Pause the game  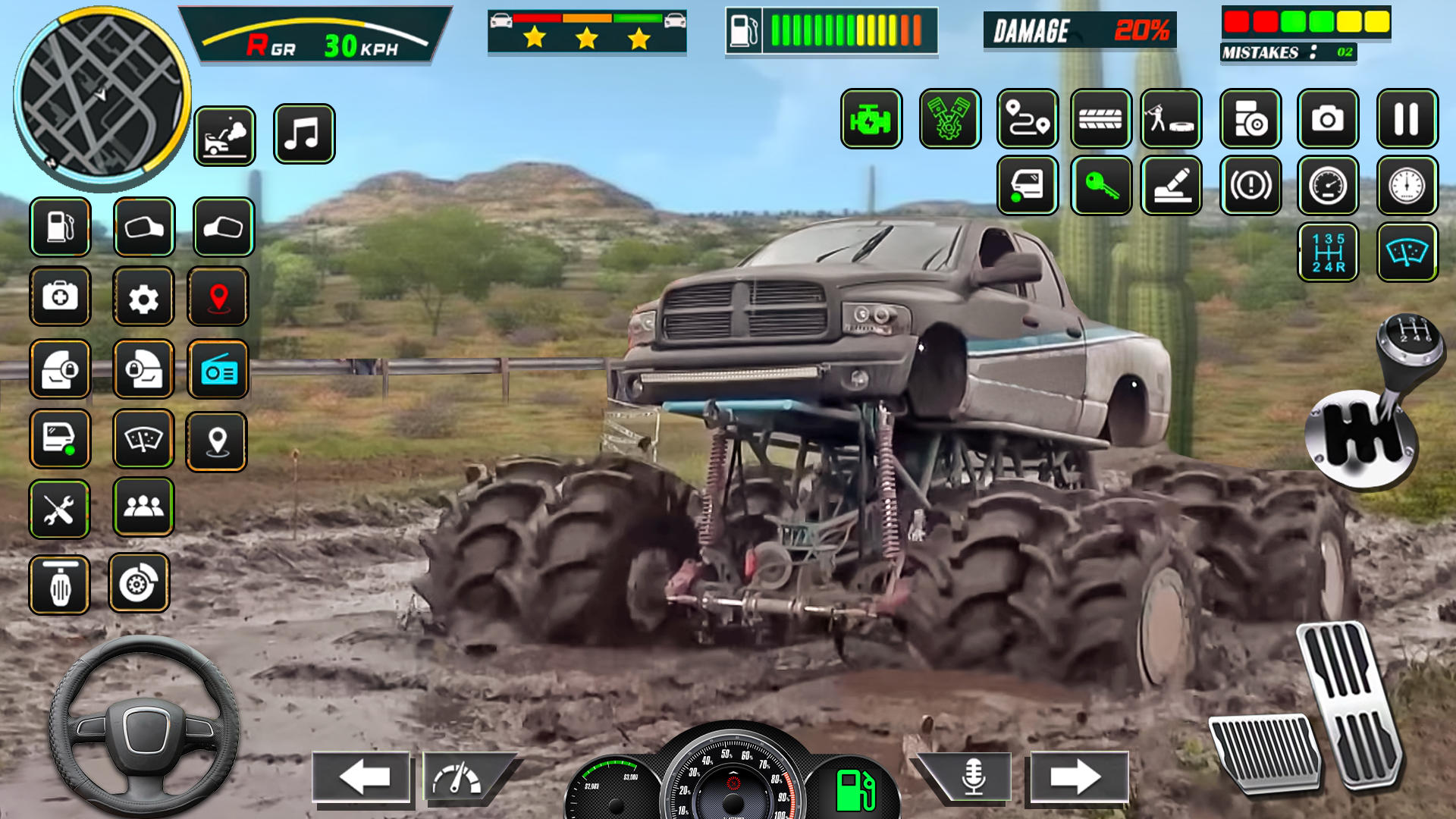tap(1404, 118)
